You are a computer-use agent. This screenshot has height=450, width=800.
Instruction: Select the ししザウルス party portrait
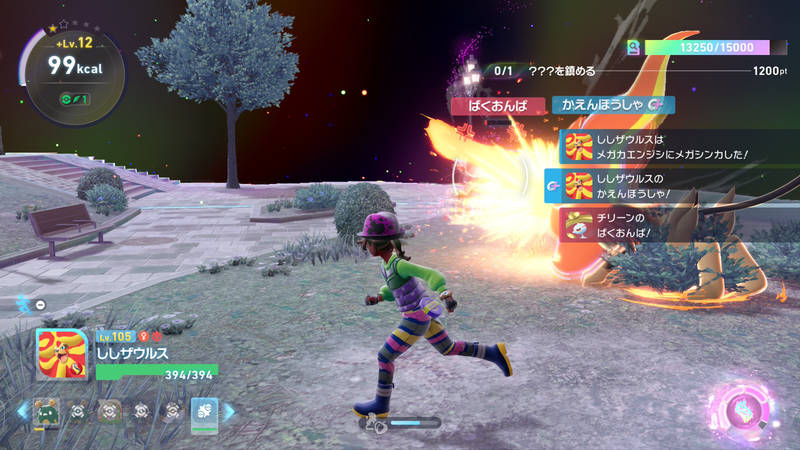(60, 354)
